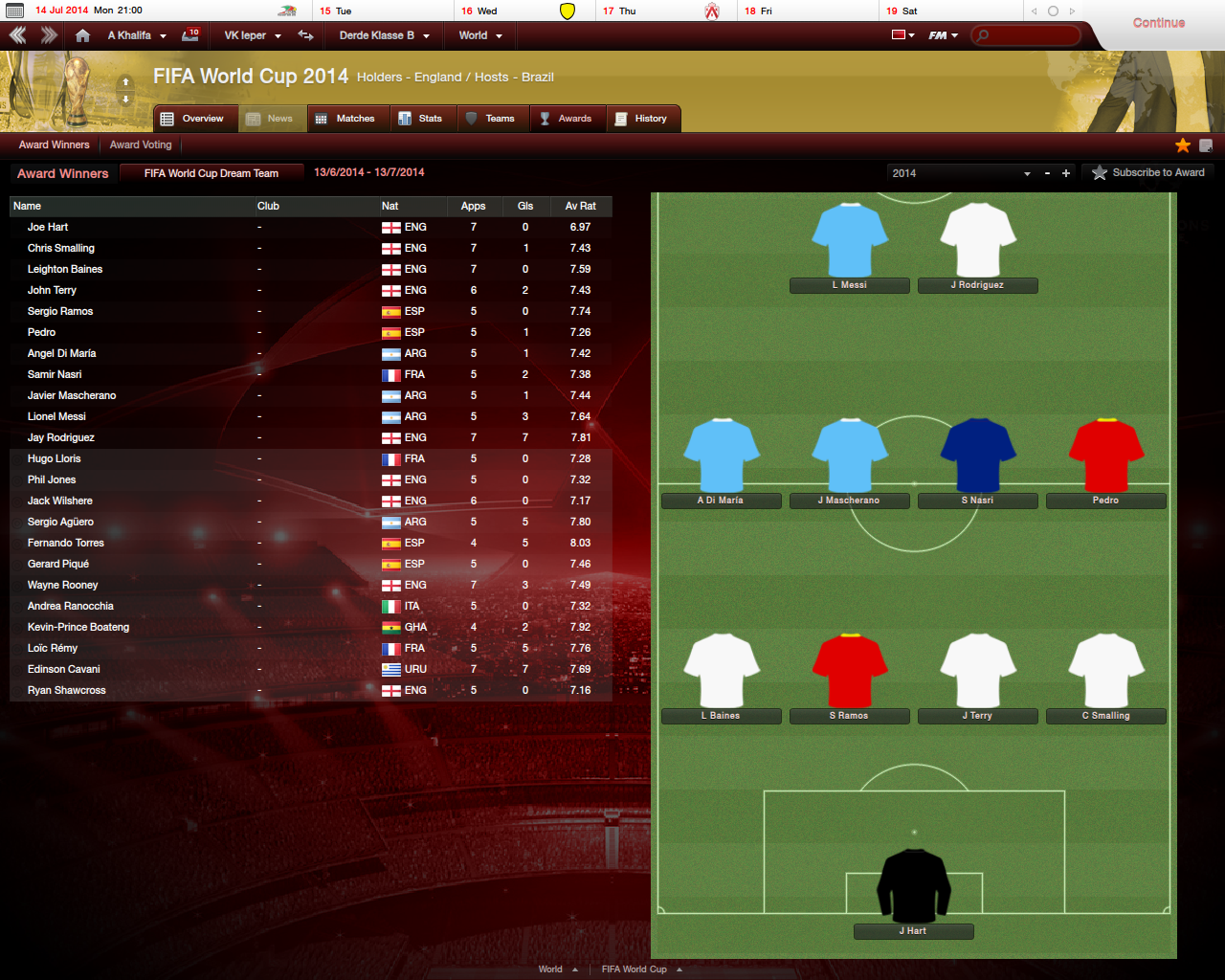Go to the home screen

click(x=83, y=35)
